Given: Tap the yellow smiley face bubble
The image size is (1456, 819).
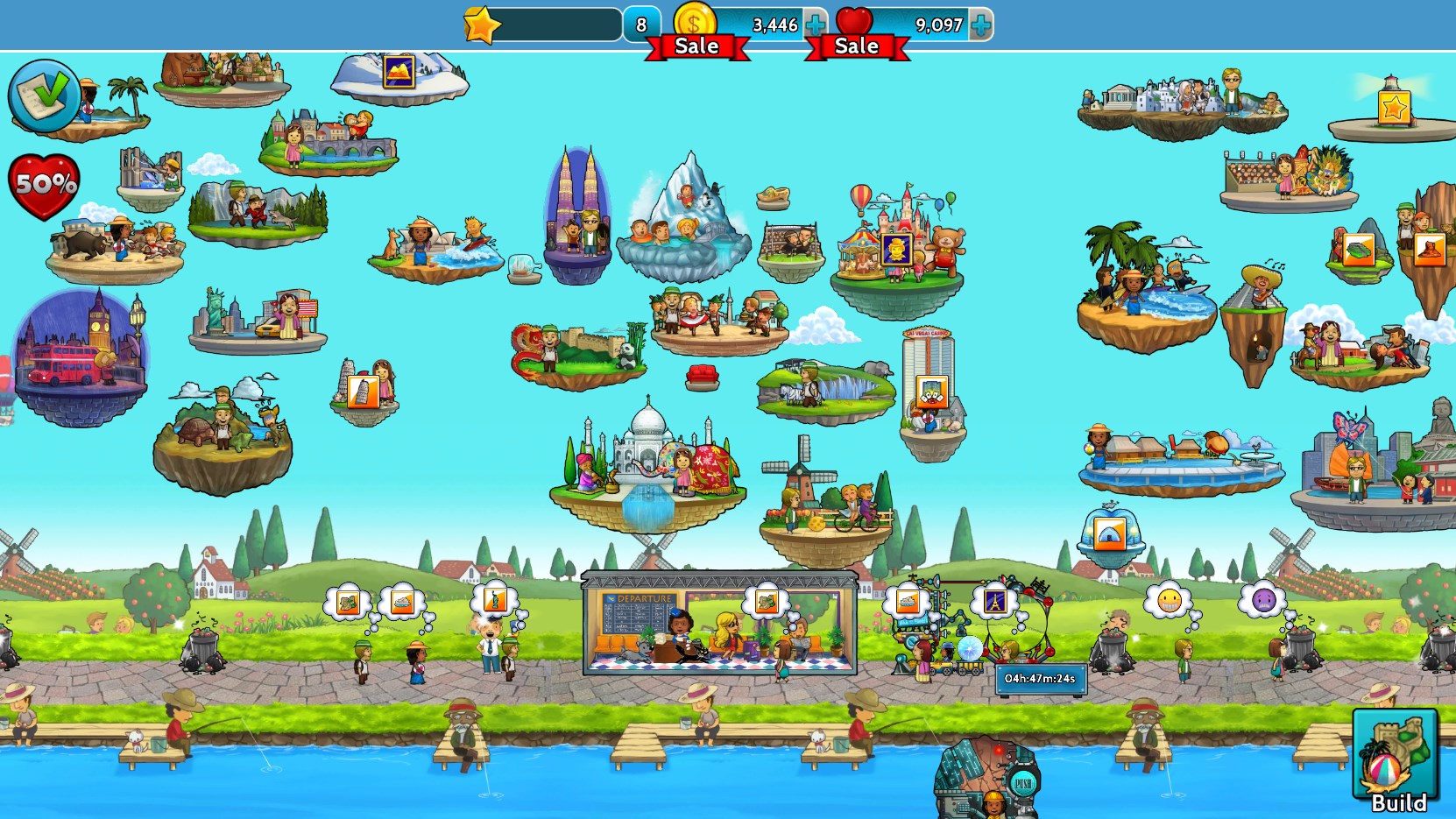Looking at the screenshot, I should [1169, 600].
